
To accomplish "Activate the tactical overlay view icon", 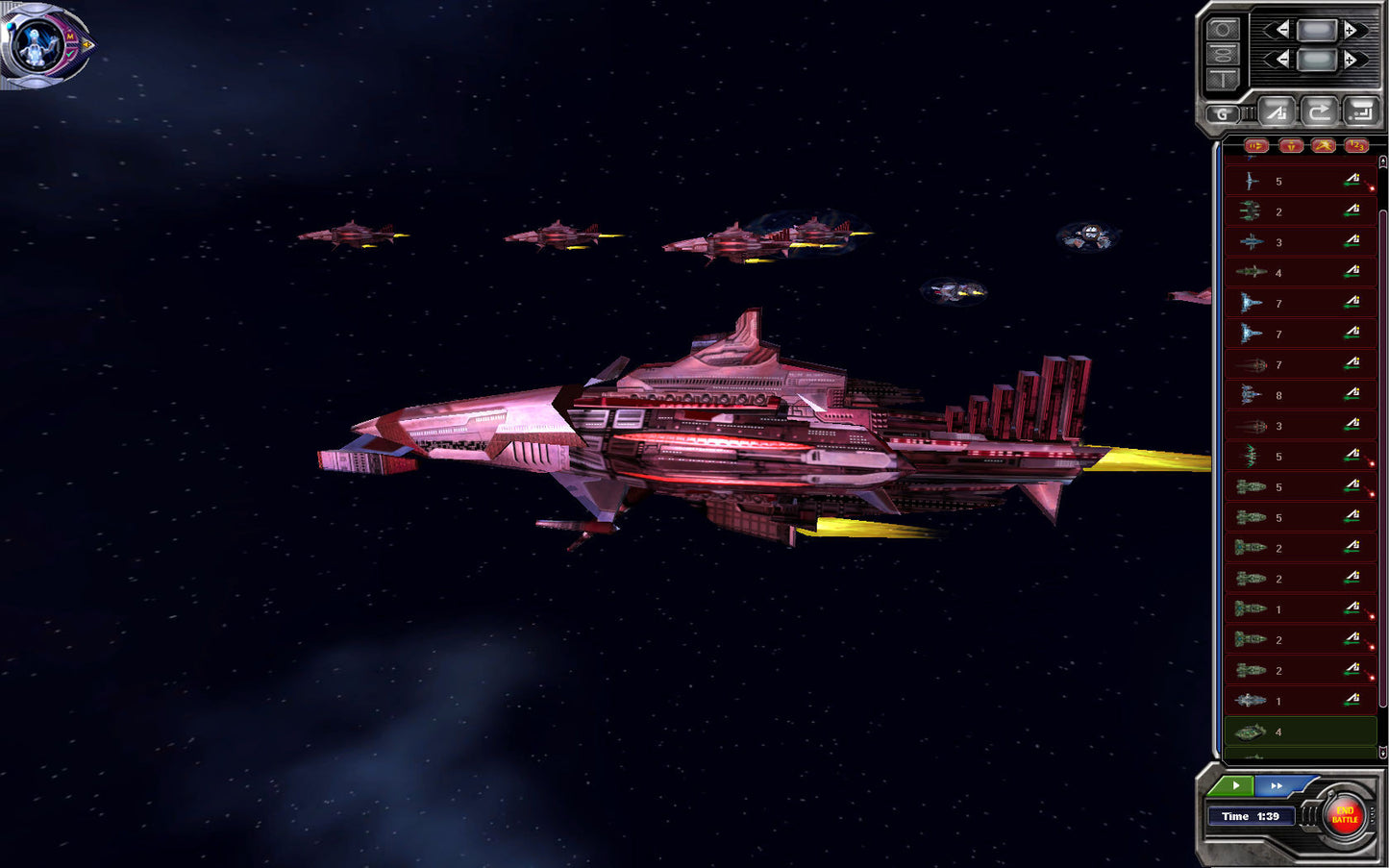I will point(1223,55).
